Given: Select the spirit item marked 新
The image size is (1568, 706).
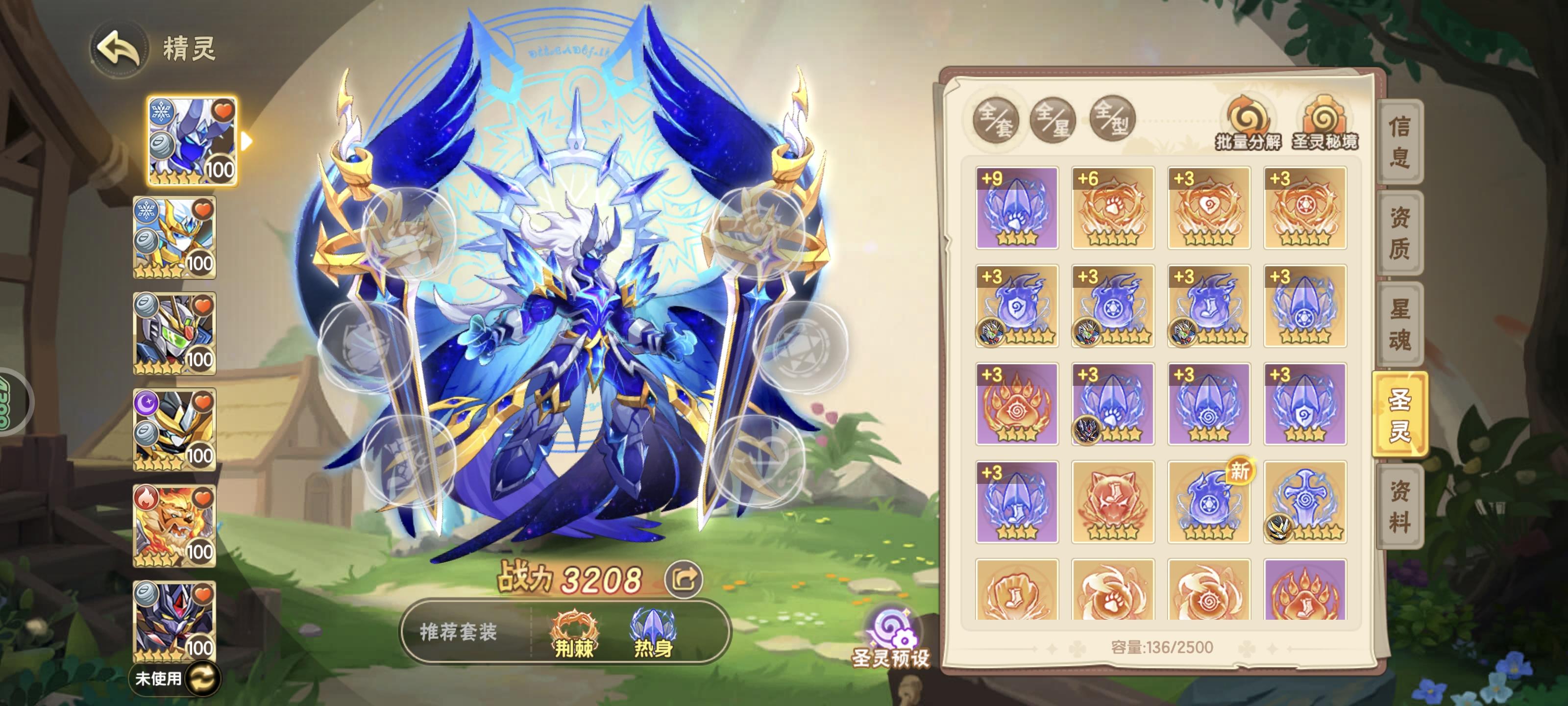Looking at the screenshot, I should 1209,502.
